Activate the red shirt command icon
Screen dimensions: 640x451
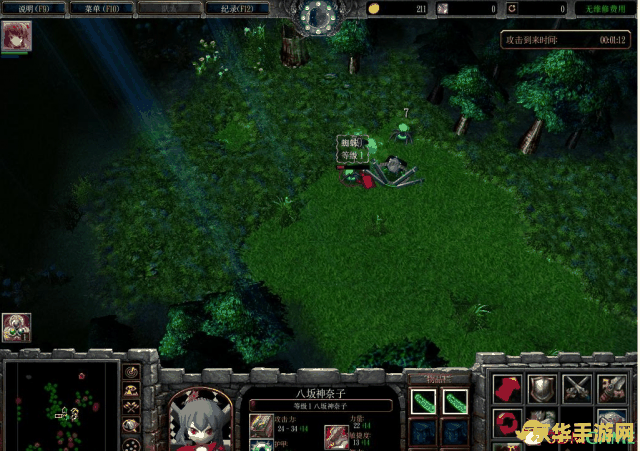click(x=505, y=388)
